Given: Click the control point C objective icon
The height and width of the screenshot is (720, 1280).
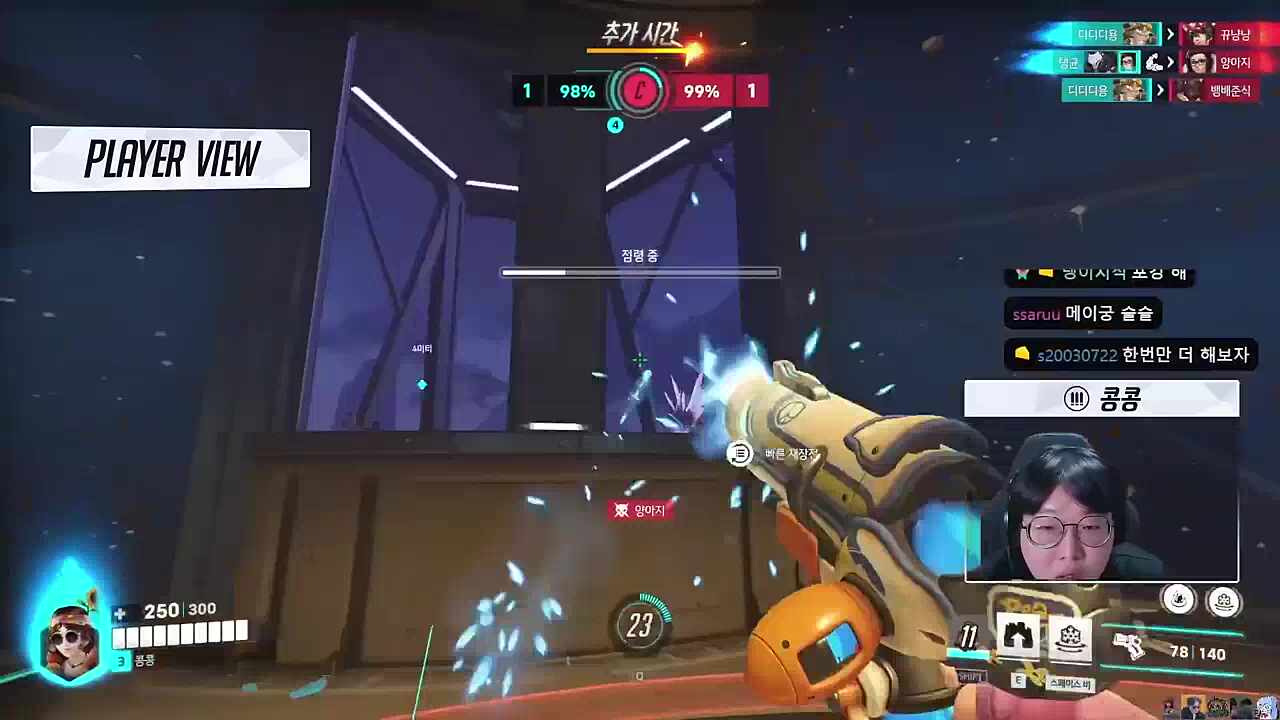Looking at the screenshot, I should pos(639,92).
